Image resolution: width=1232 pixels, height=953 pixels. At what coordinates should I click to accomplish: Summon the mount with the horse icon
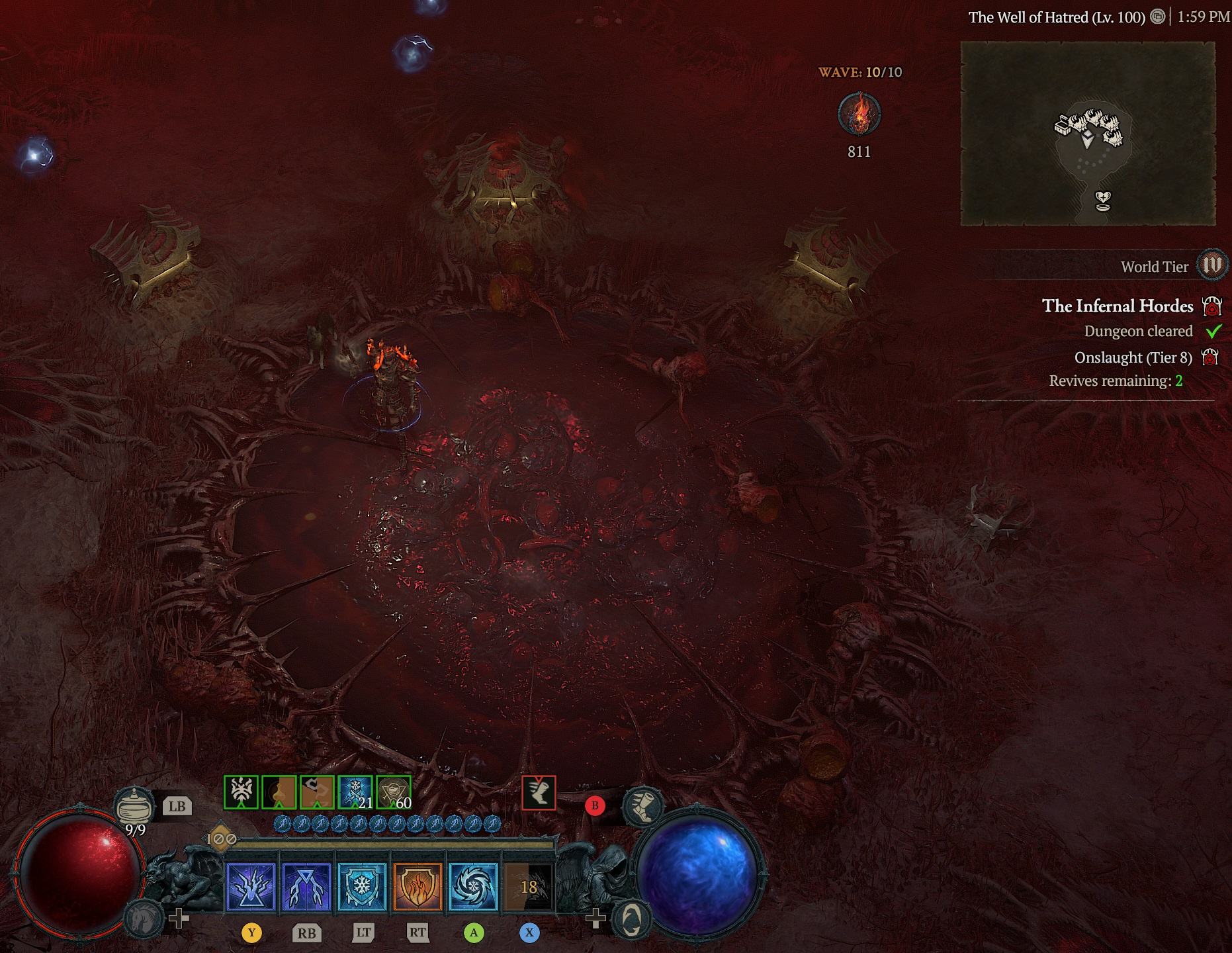point(143,919)
